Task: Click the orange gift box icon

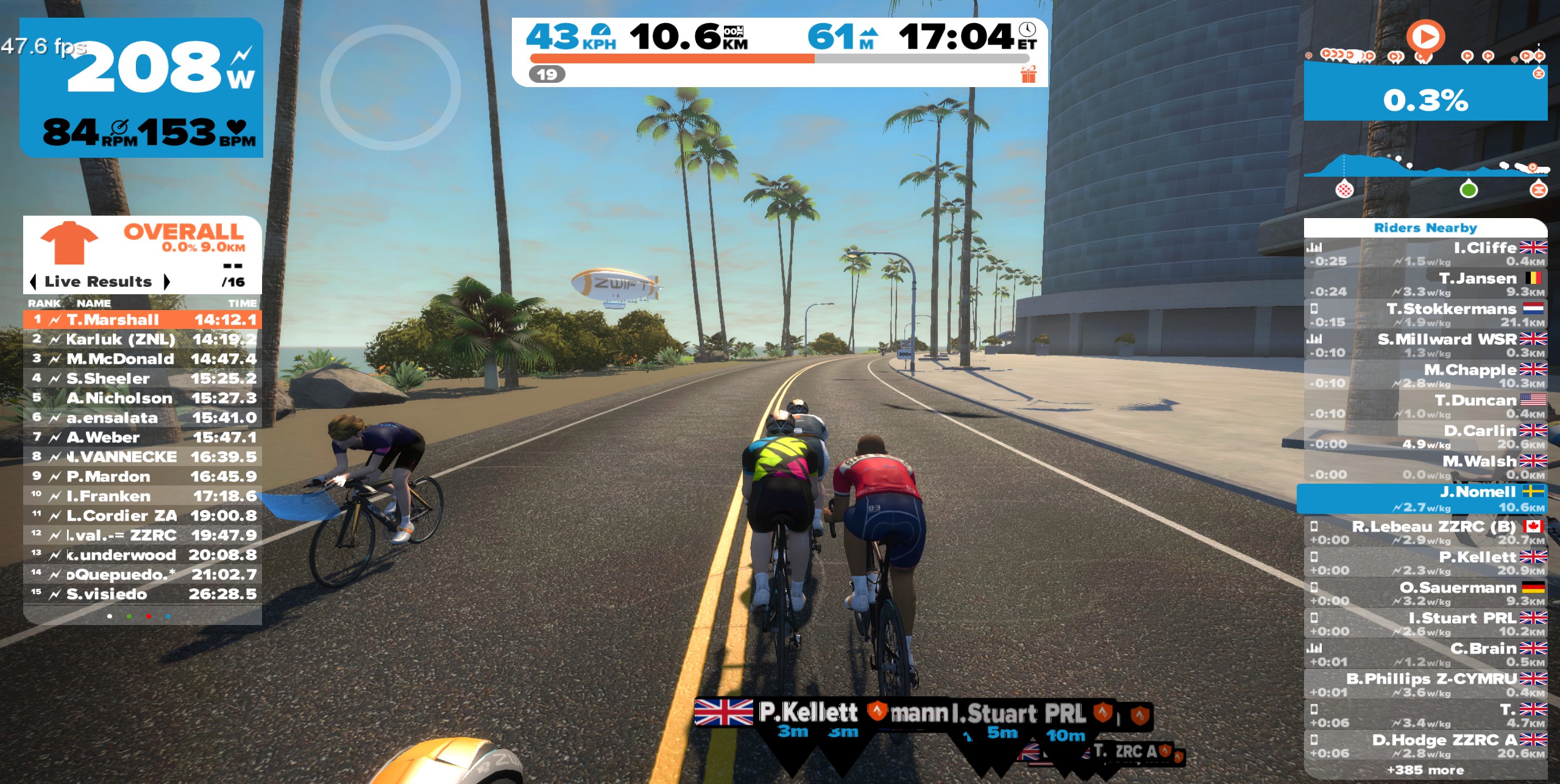Action: tap(1029, 74)
